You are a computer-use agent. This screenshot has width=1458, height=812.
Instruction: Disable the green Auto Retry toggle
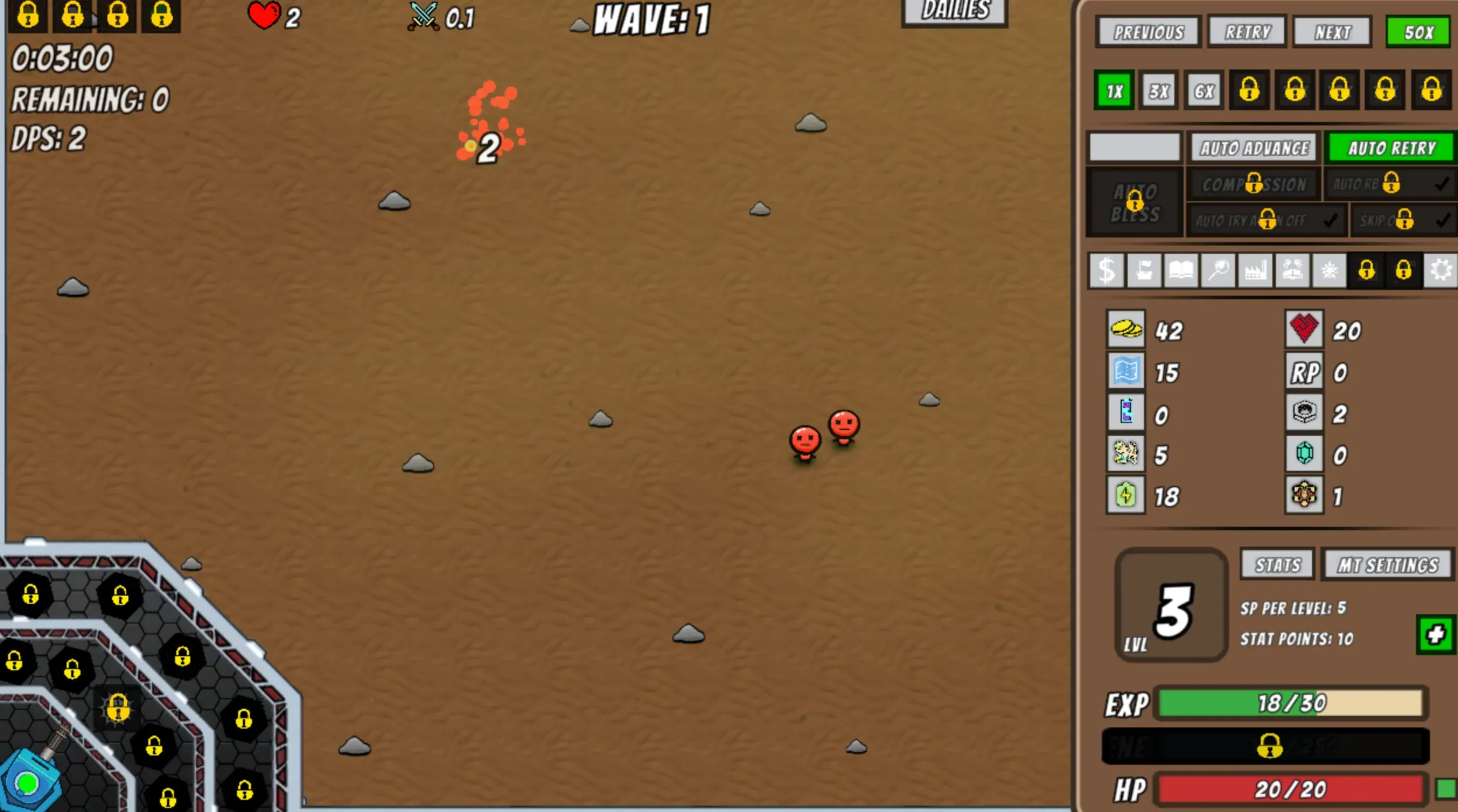point(1390,148)
